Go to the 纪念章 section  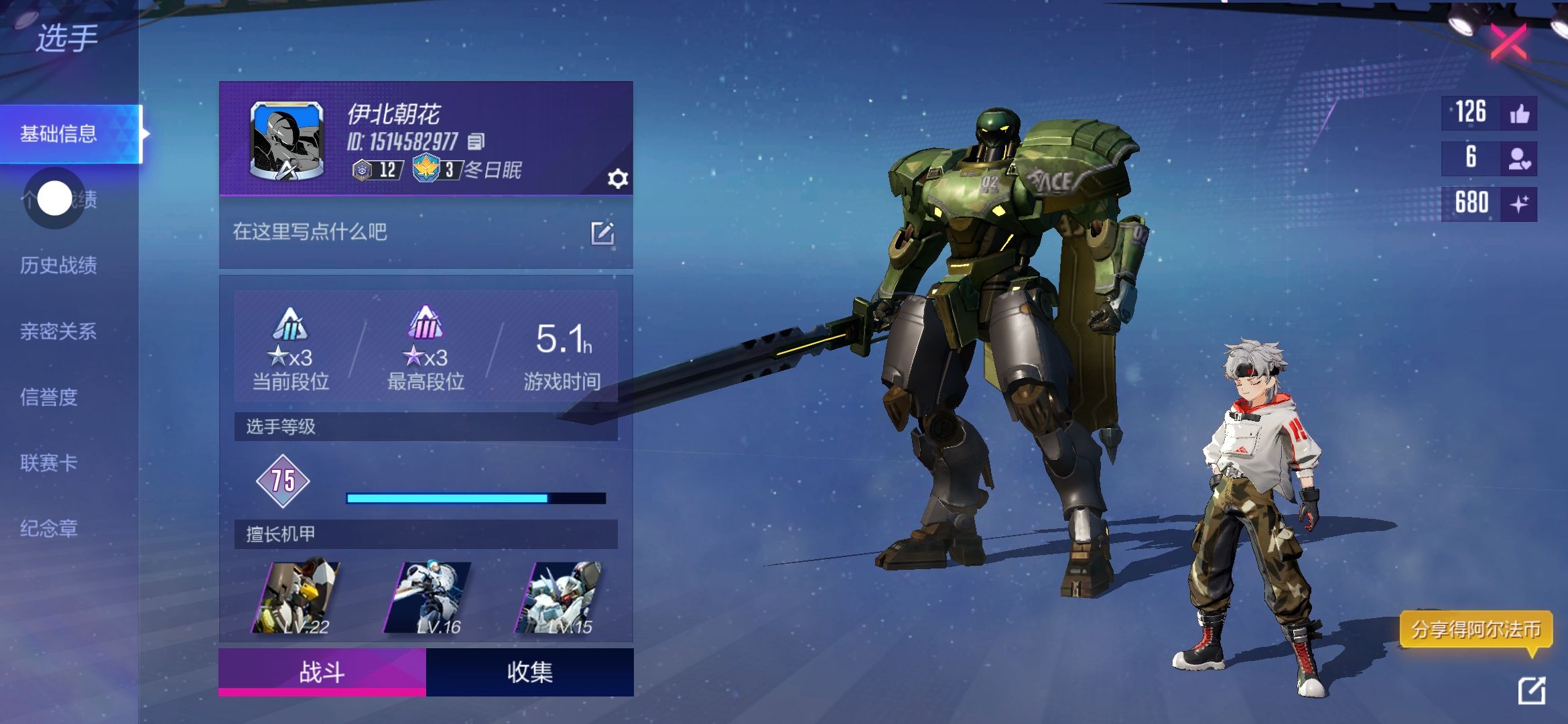pyautogui.click(x=49, y=528)
